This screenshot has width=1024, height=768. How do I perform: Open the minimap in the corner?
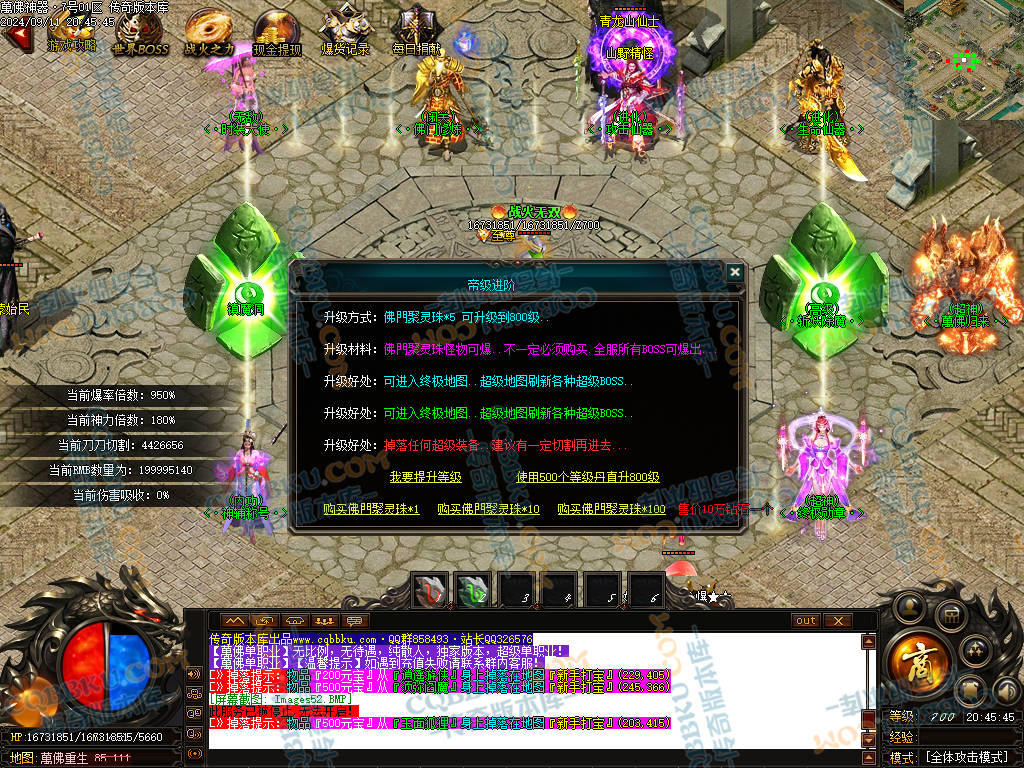[963, 58]
